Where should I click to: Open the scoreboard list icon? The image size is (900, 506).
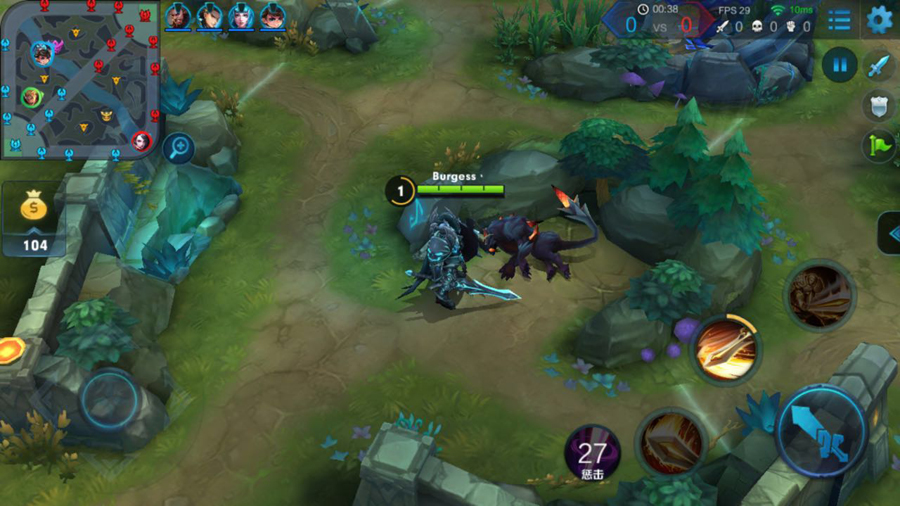(840, 20)
